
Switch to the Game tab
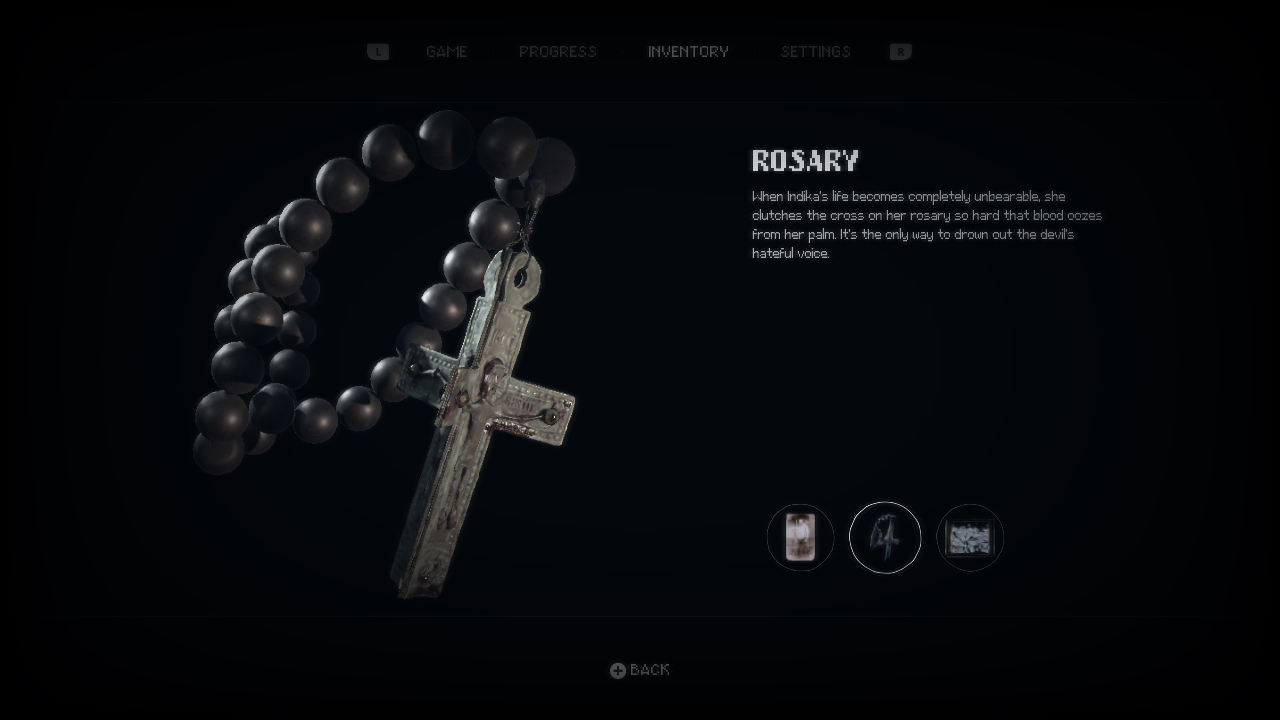pos(446,52)
